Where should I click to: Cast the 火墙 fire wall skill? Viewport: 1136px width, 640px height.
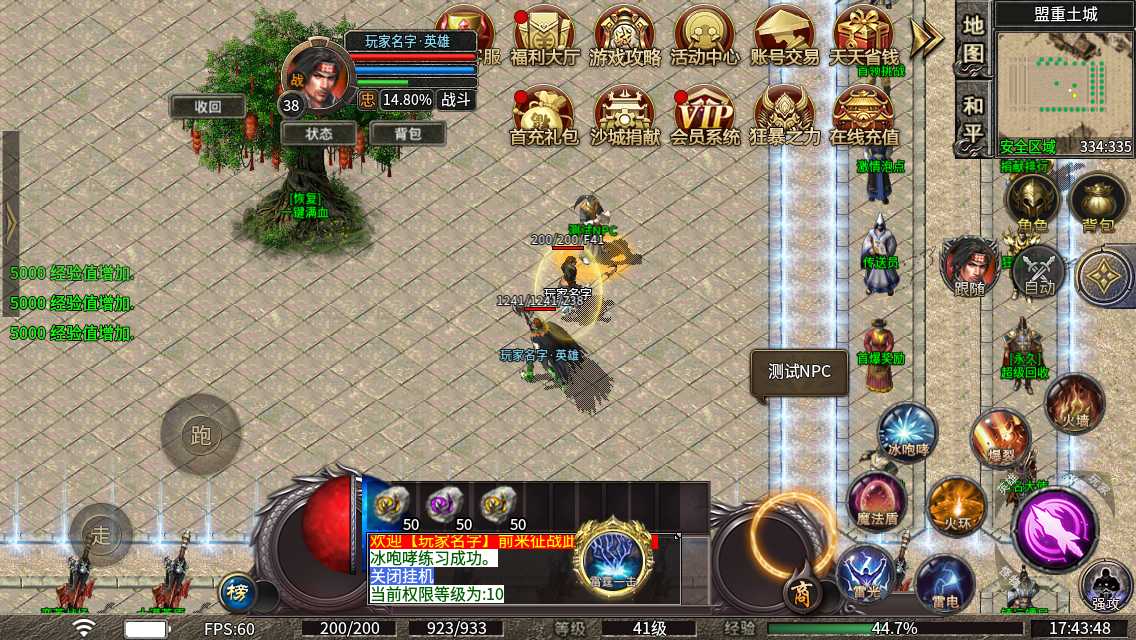1075,403
